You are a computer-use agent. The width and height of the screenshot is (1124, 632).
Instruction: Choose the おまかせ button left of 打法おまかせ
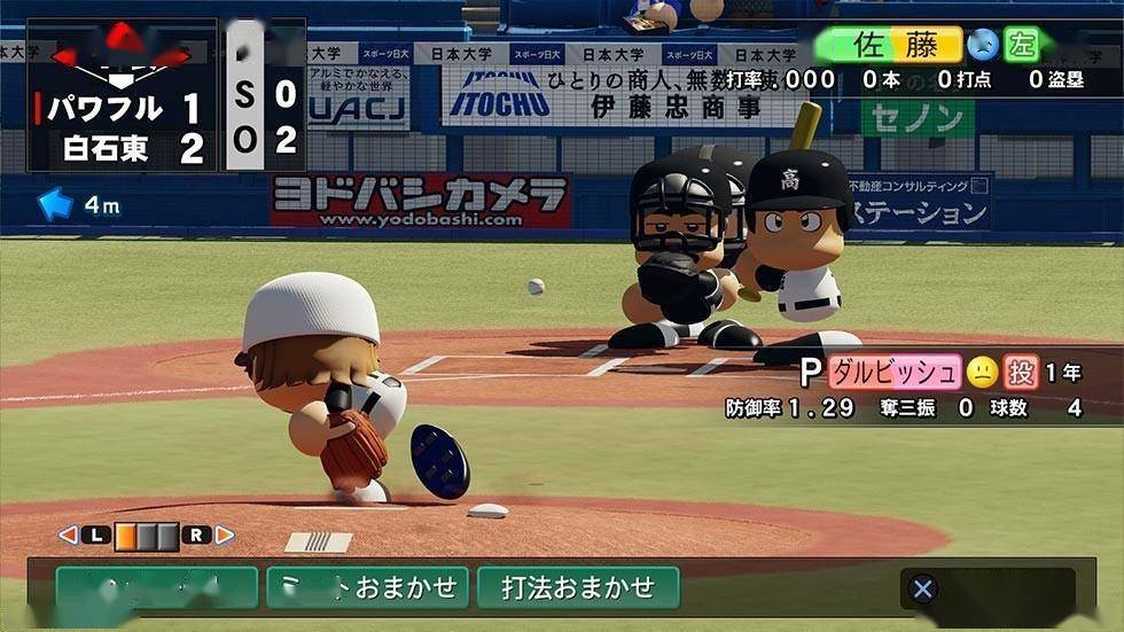367,588
